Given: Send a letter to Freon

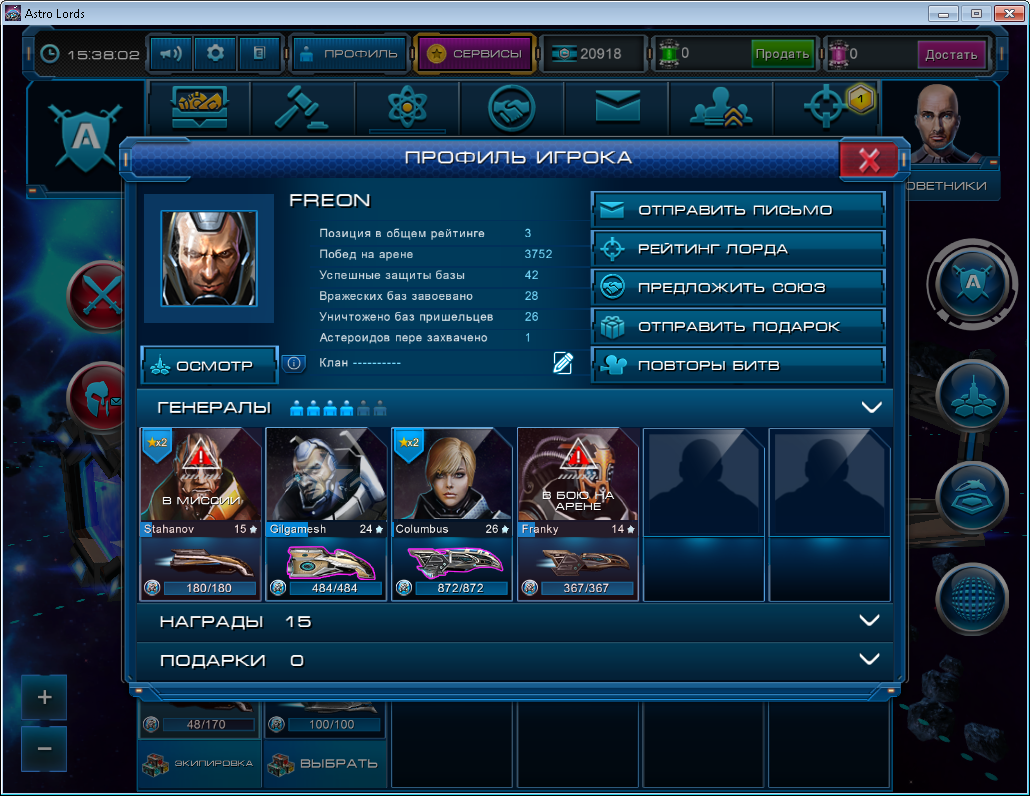Looking at the screenshot, I should coord(738,210).
